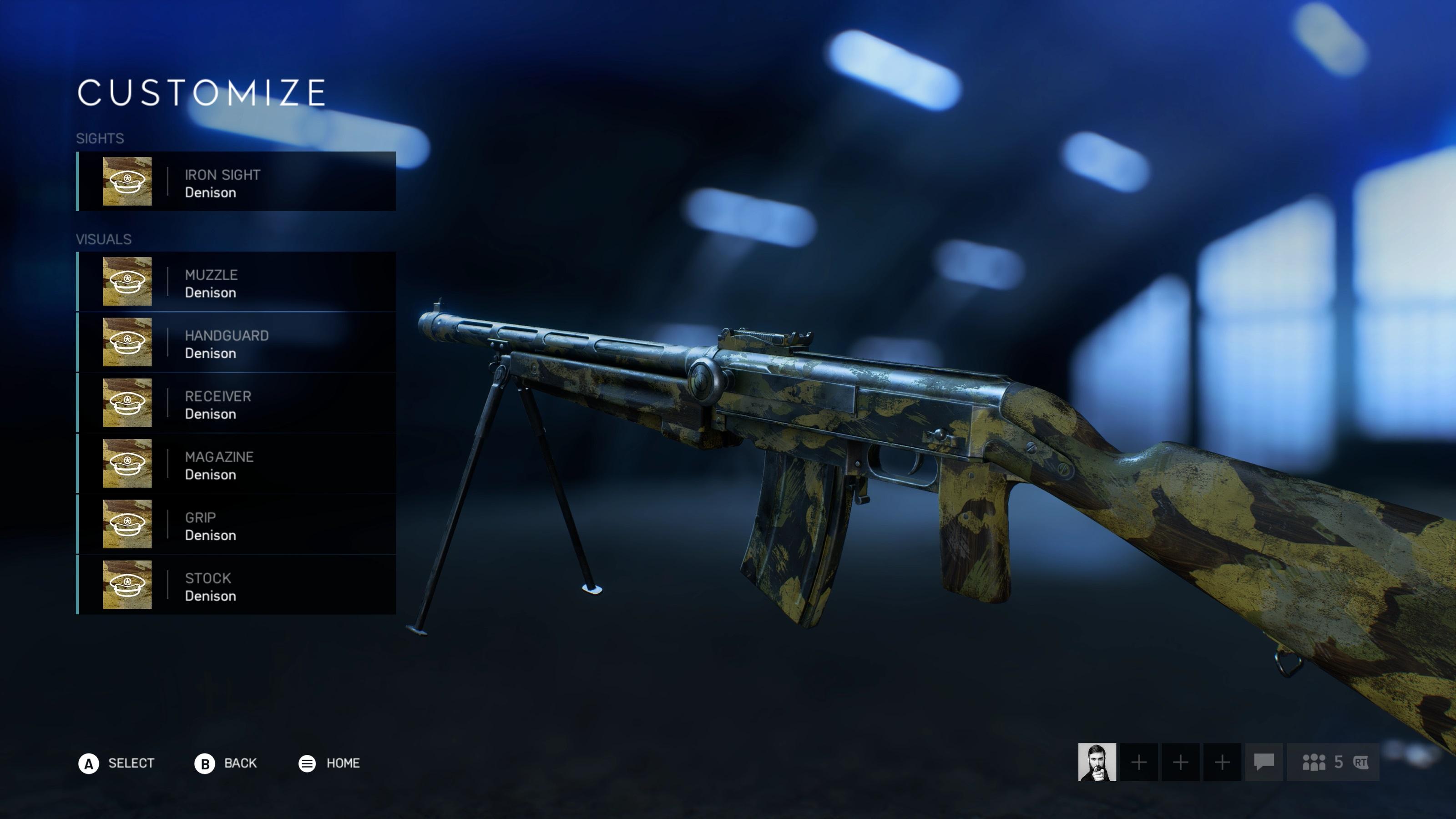Choose the Handguard skin entry
The height and width of the screenshot is (819, 1456).
[236, 343]
